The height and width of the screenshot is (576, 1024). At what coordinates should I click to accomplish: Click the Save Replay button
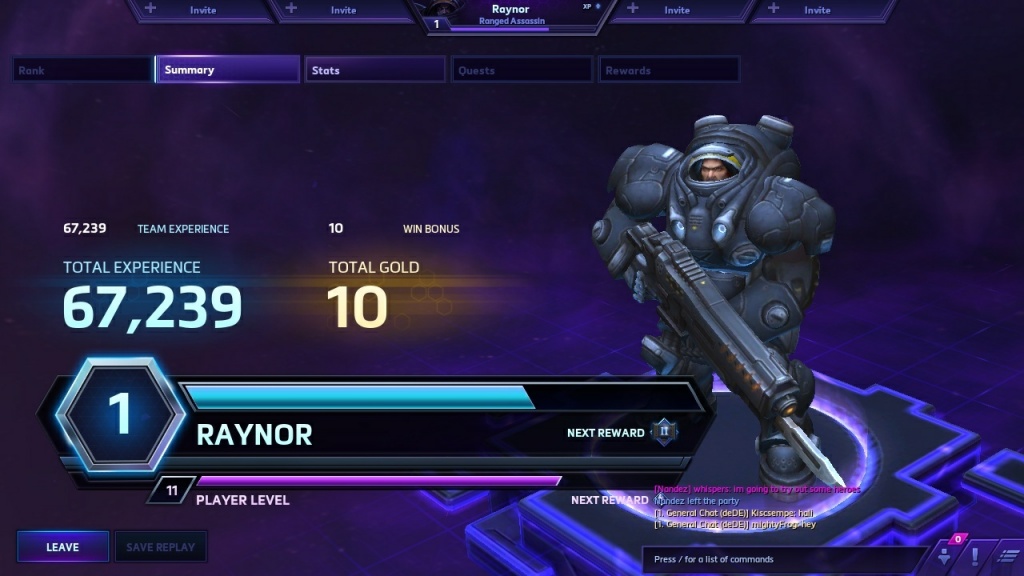pos(161,547)
